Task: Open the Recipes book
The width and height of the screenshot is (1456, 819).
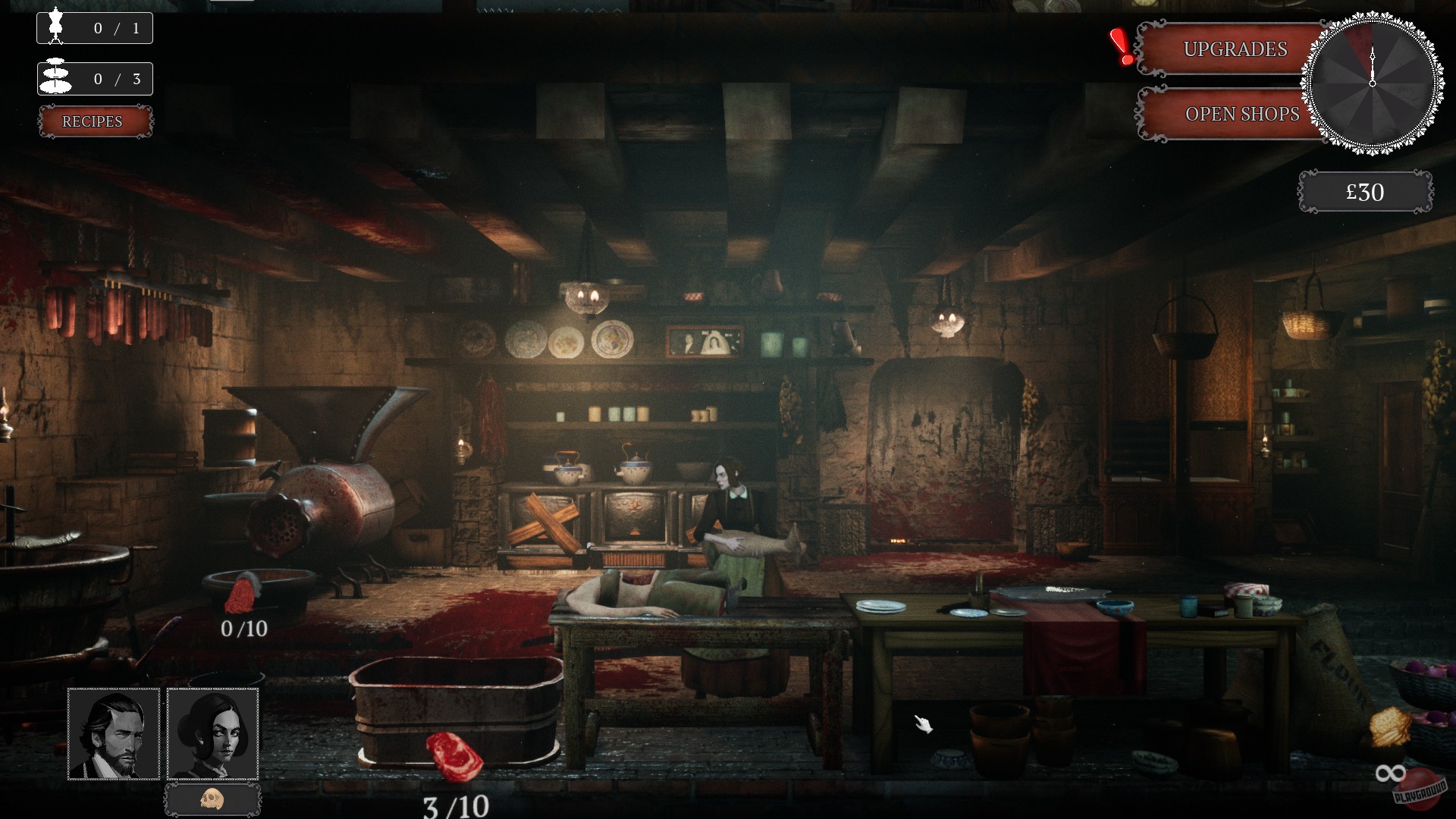Action: [x=94, y=121]
